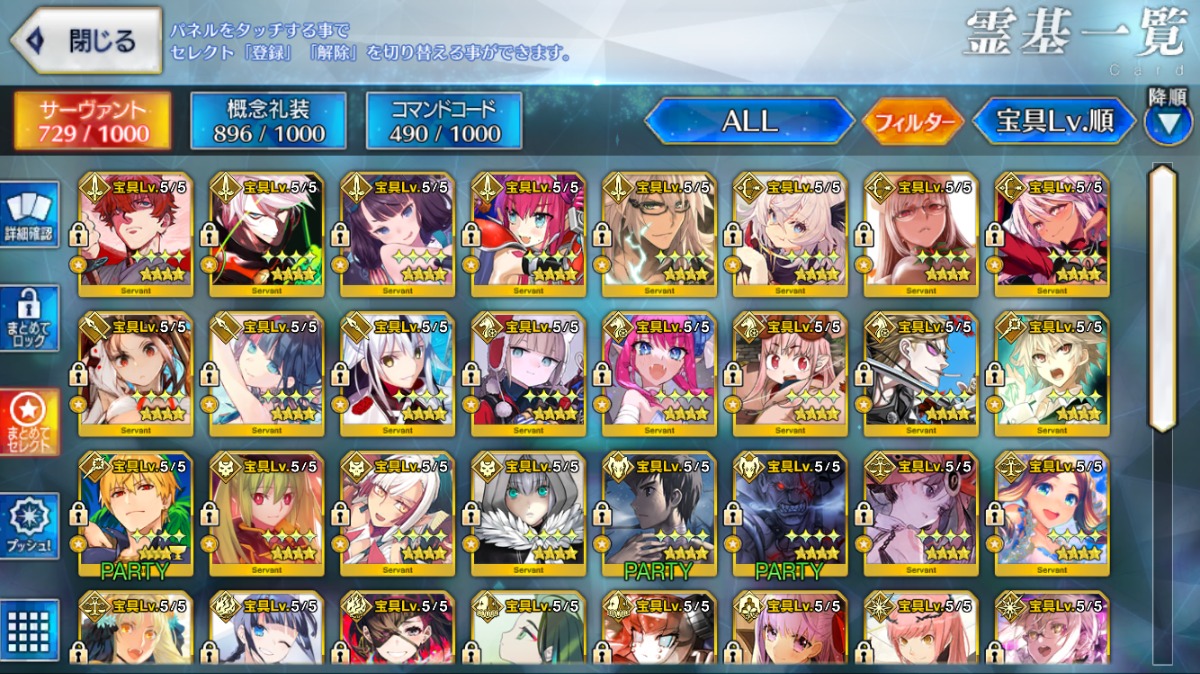Activate the まとめてロック bulk lock button
Image resolution: width=1200 pixels, height=674 pixels.
pos(29,319)
